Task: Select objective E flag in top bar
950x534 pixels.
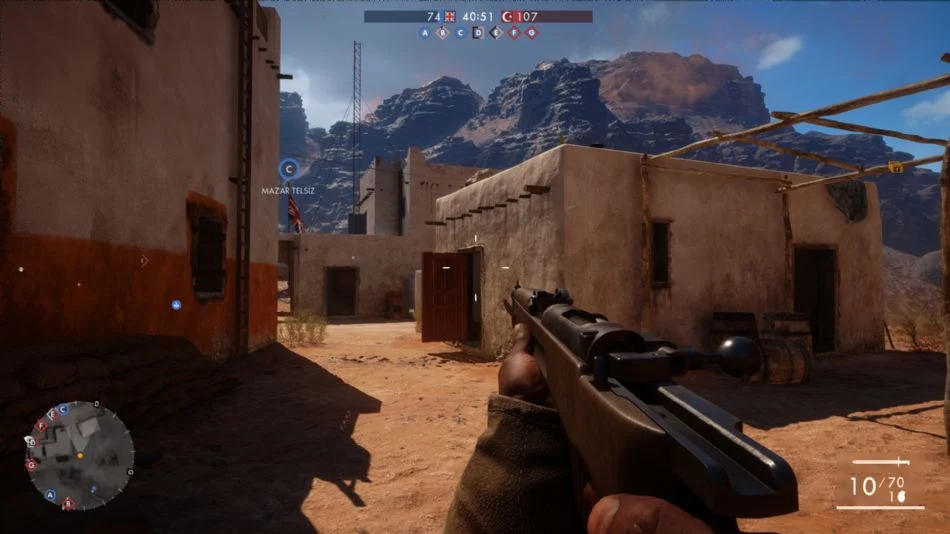Action: 496,32
